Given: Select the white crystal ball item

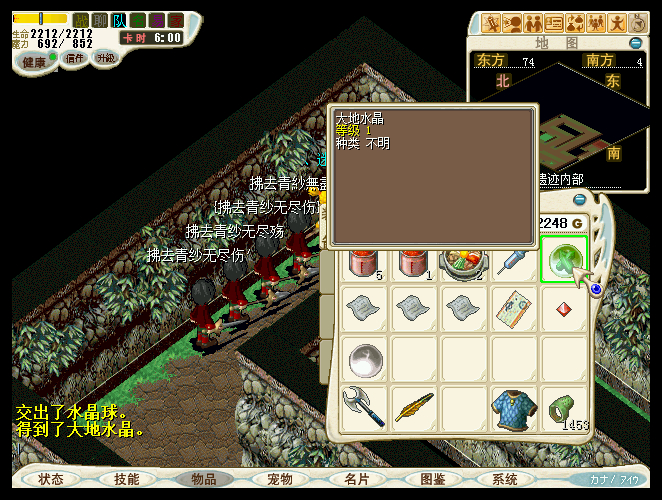Looking at the screenshot, I should [365, 358].
